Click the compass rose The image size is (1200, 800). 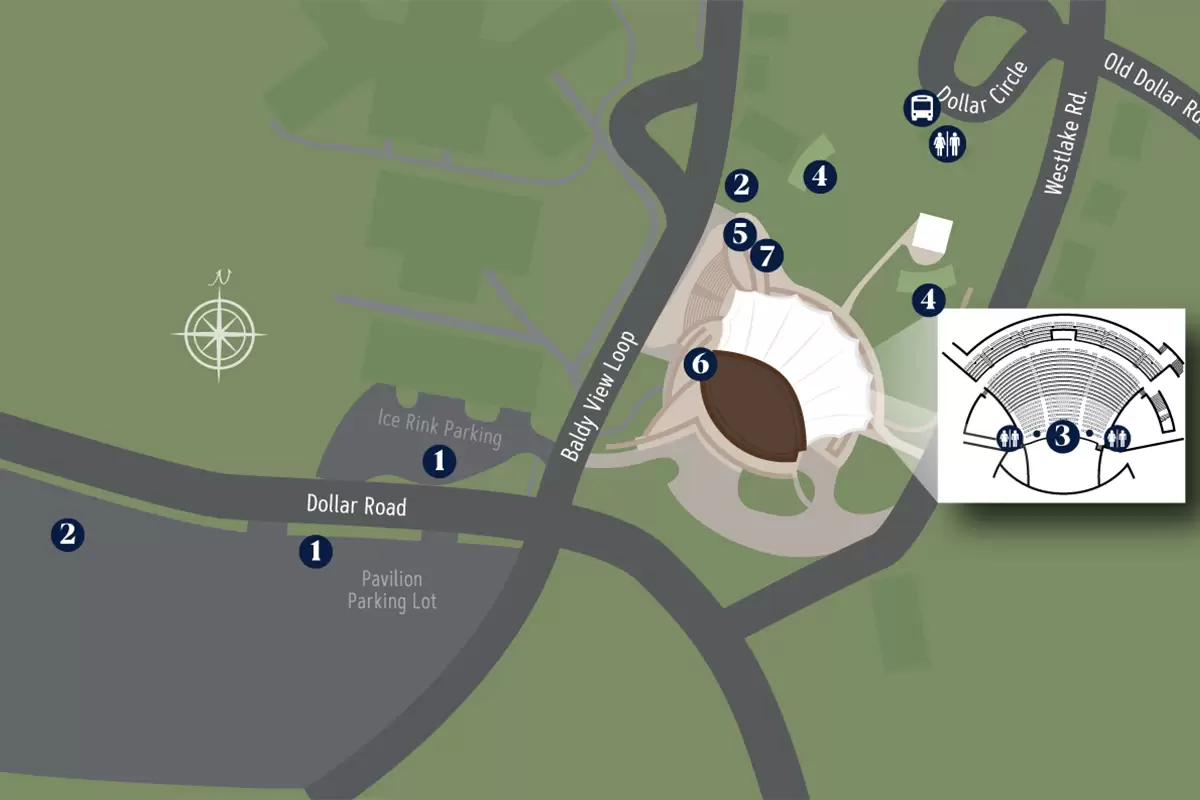(219, 330)
